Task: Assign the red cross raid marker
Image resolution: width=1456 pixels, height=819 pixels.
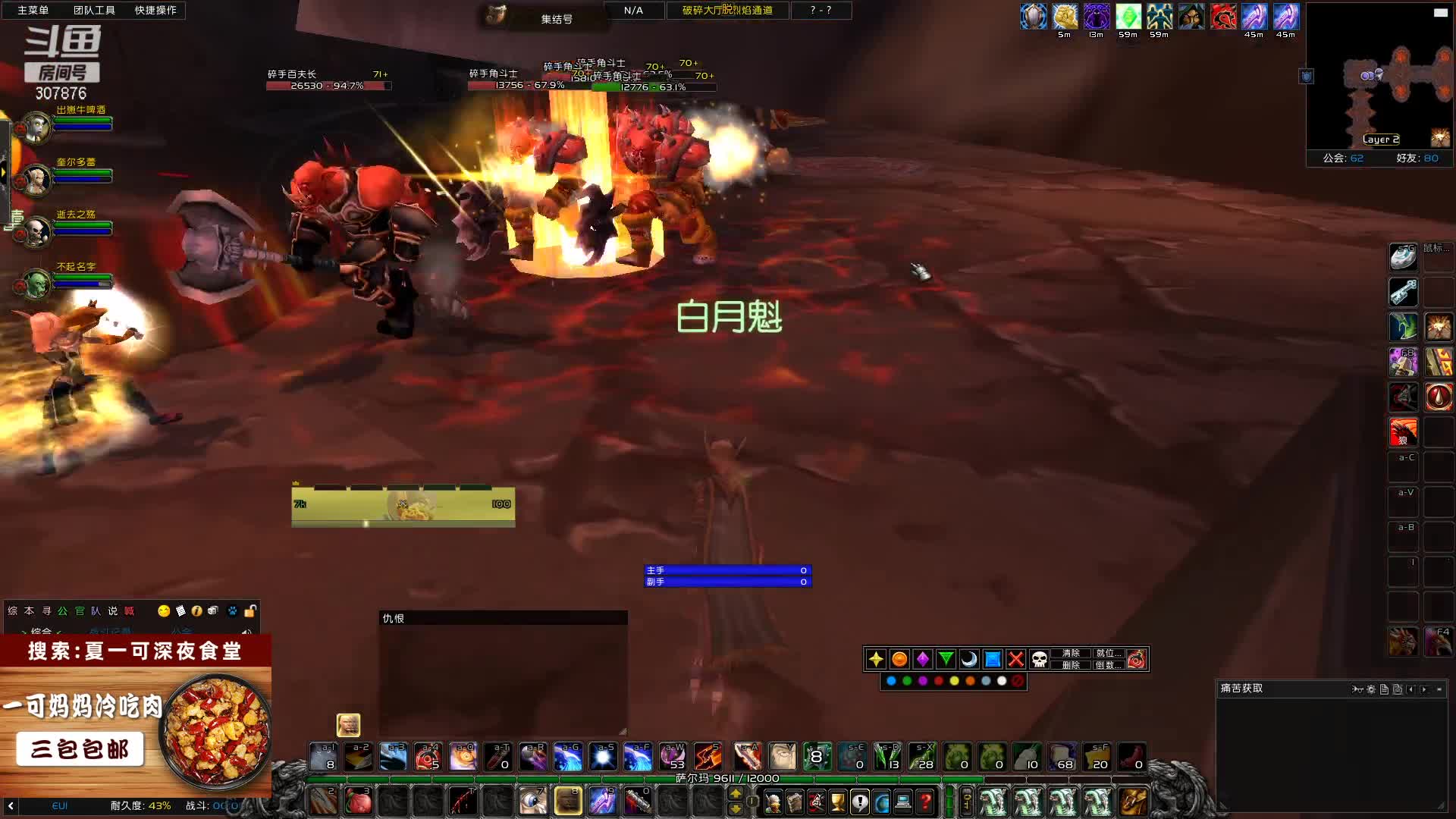Action: (x=1016, y=659)
